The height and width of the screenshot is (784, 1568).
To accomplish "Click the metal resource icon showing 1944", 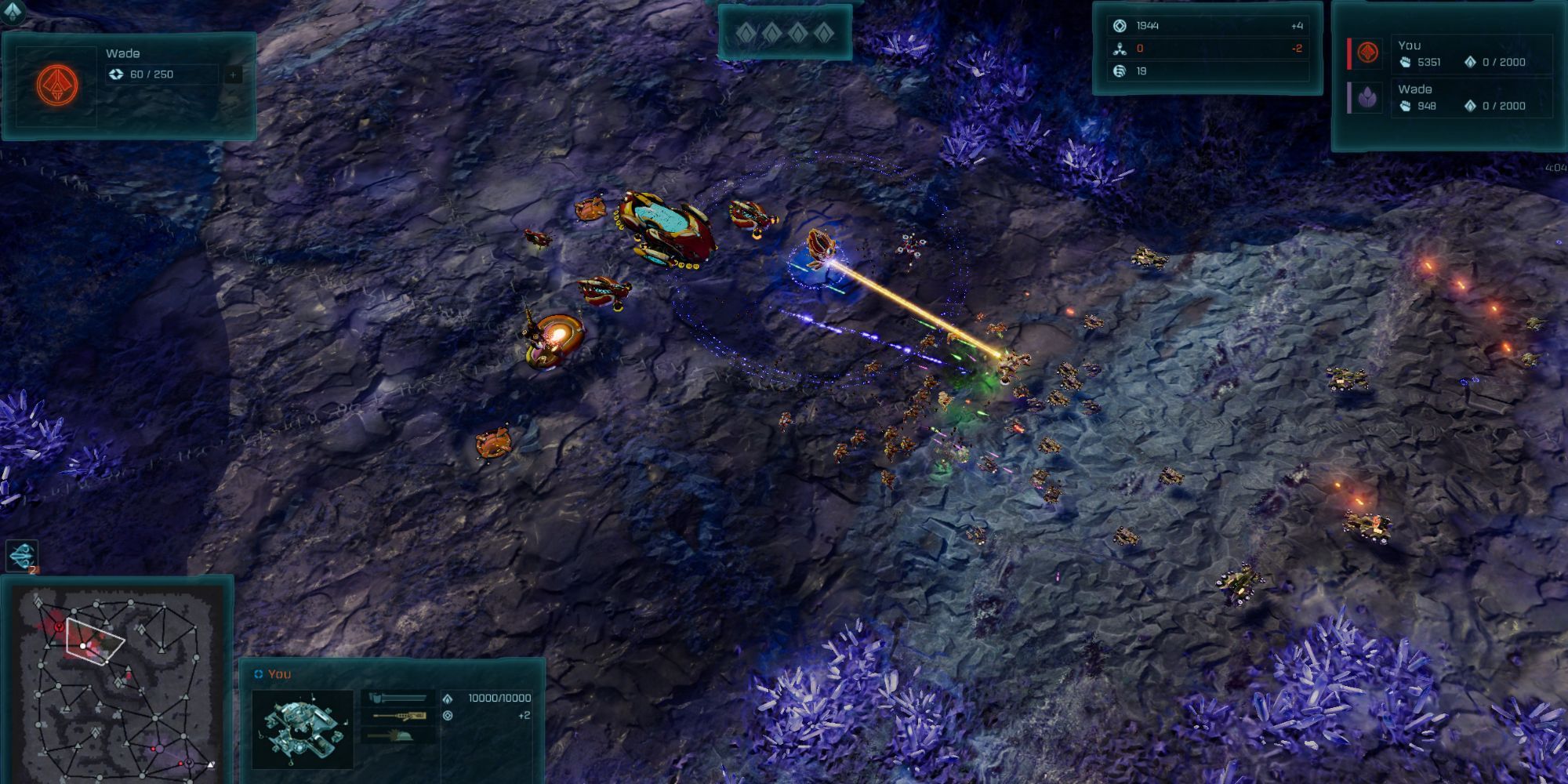I will coord(1118,24).
